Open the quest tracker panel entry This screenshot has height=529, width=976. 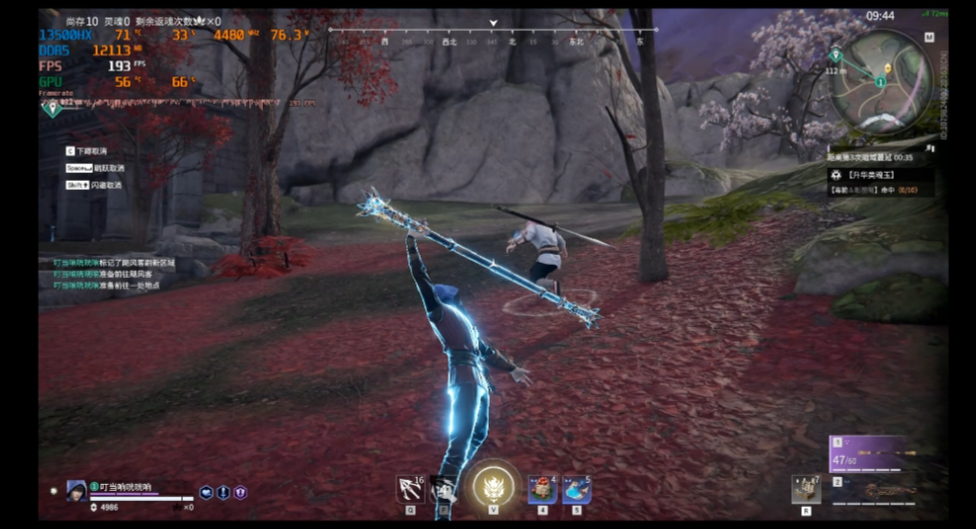(878, 174)
